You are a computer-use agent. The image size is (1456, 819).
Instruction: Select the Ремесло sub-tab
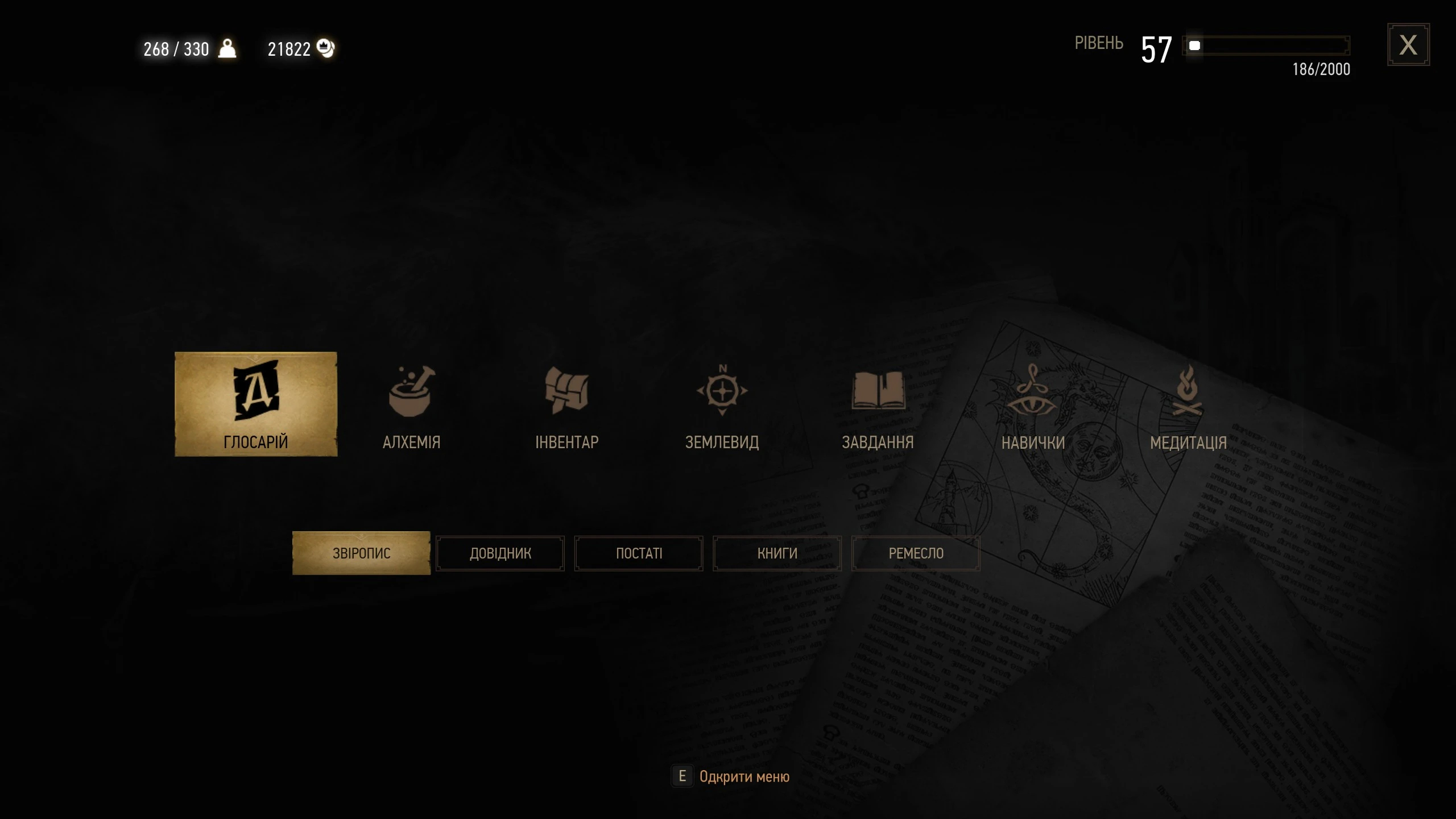916,553
